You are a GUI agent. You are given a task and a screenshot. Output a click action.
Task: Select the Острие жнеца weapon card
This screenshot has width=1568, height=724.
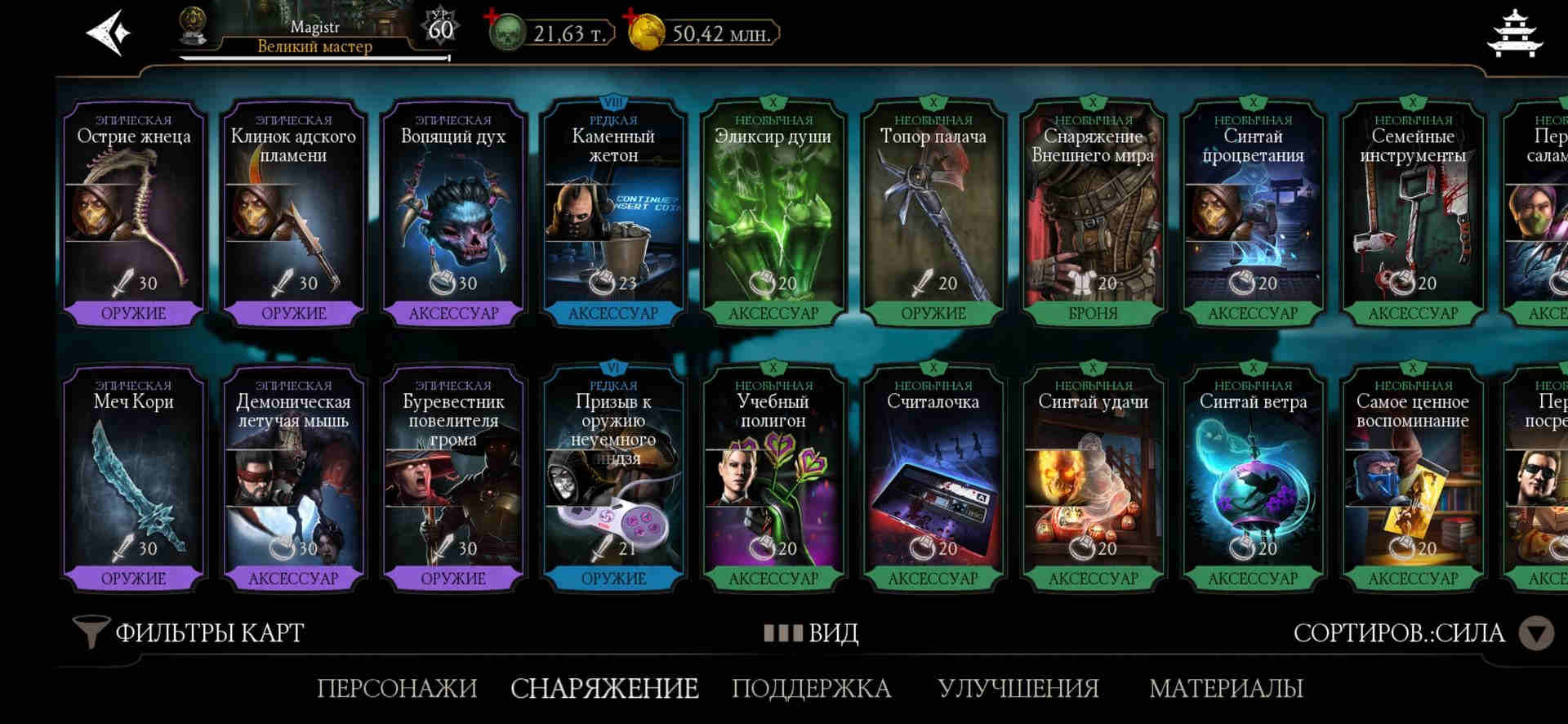point(134,214)
